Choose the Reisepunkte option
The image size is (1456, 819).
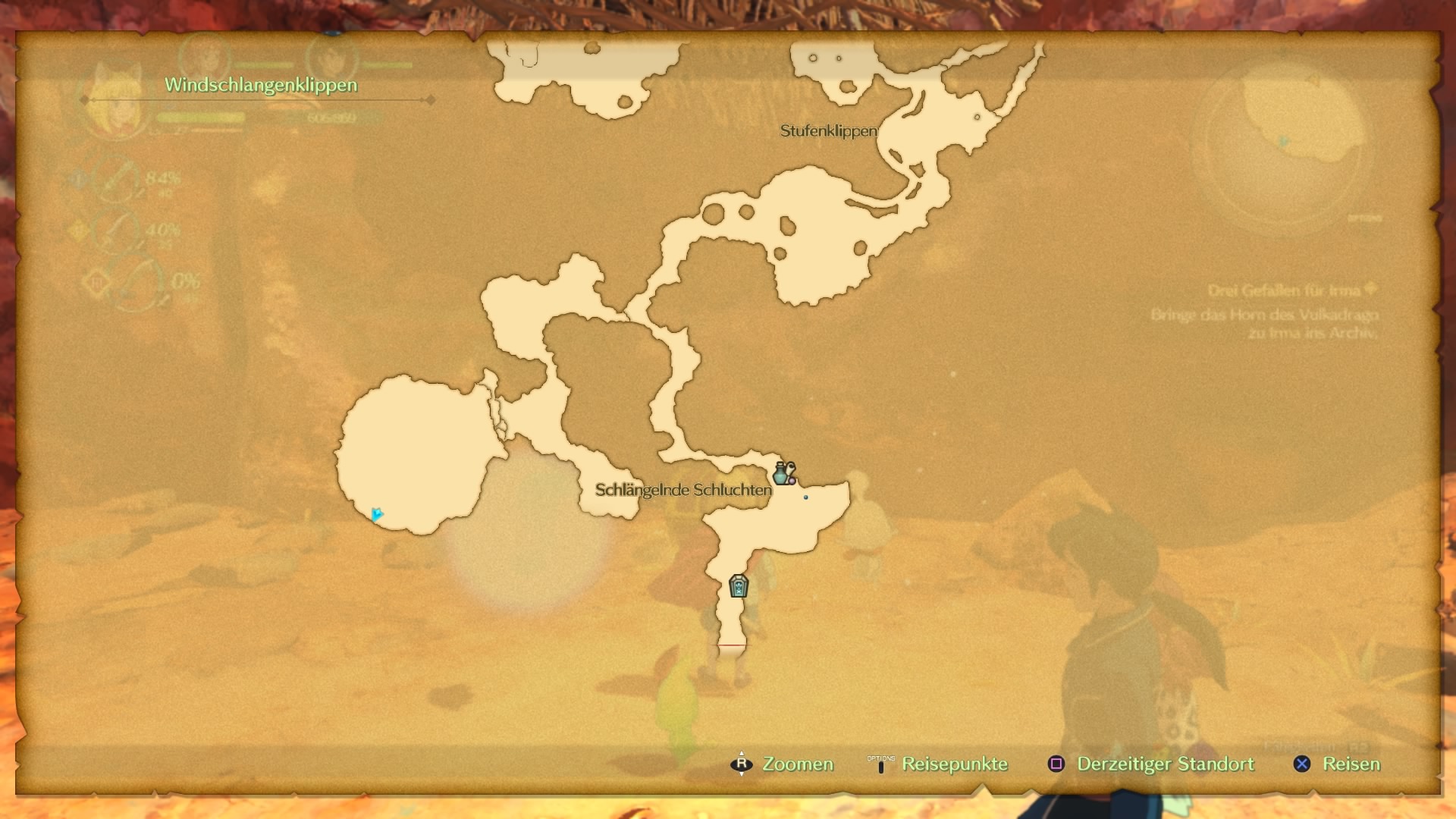954,764
